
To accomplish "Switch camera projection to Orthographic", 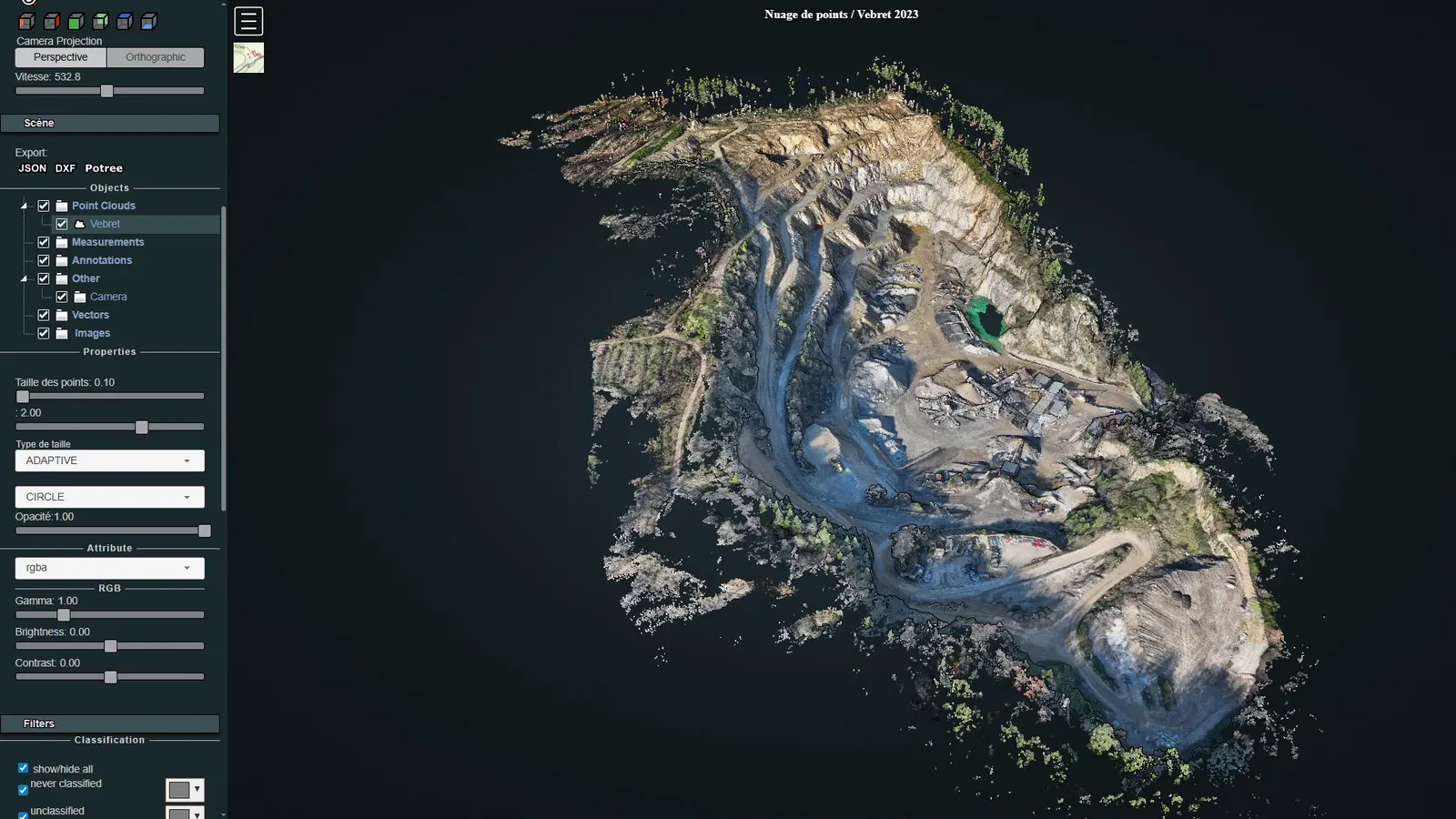I will [x=155, y=57].
